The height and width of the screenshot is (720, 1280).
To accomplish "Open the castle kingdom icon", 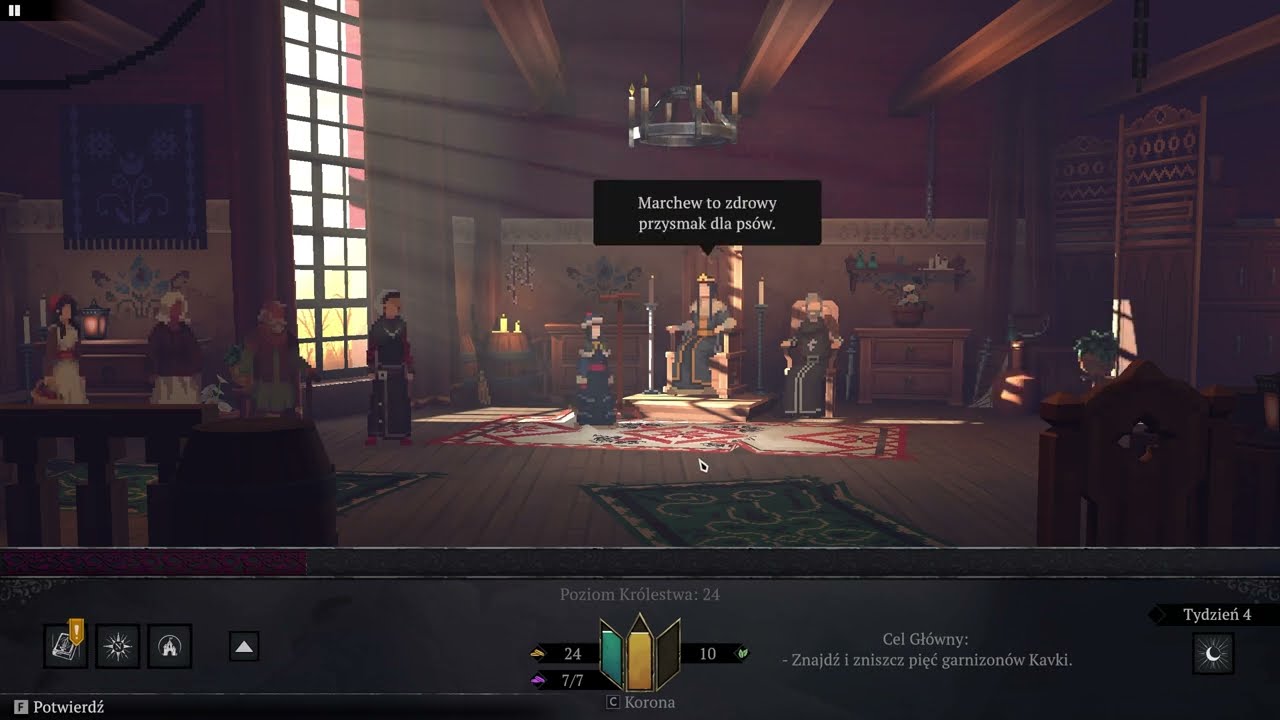I will 170,647.
